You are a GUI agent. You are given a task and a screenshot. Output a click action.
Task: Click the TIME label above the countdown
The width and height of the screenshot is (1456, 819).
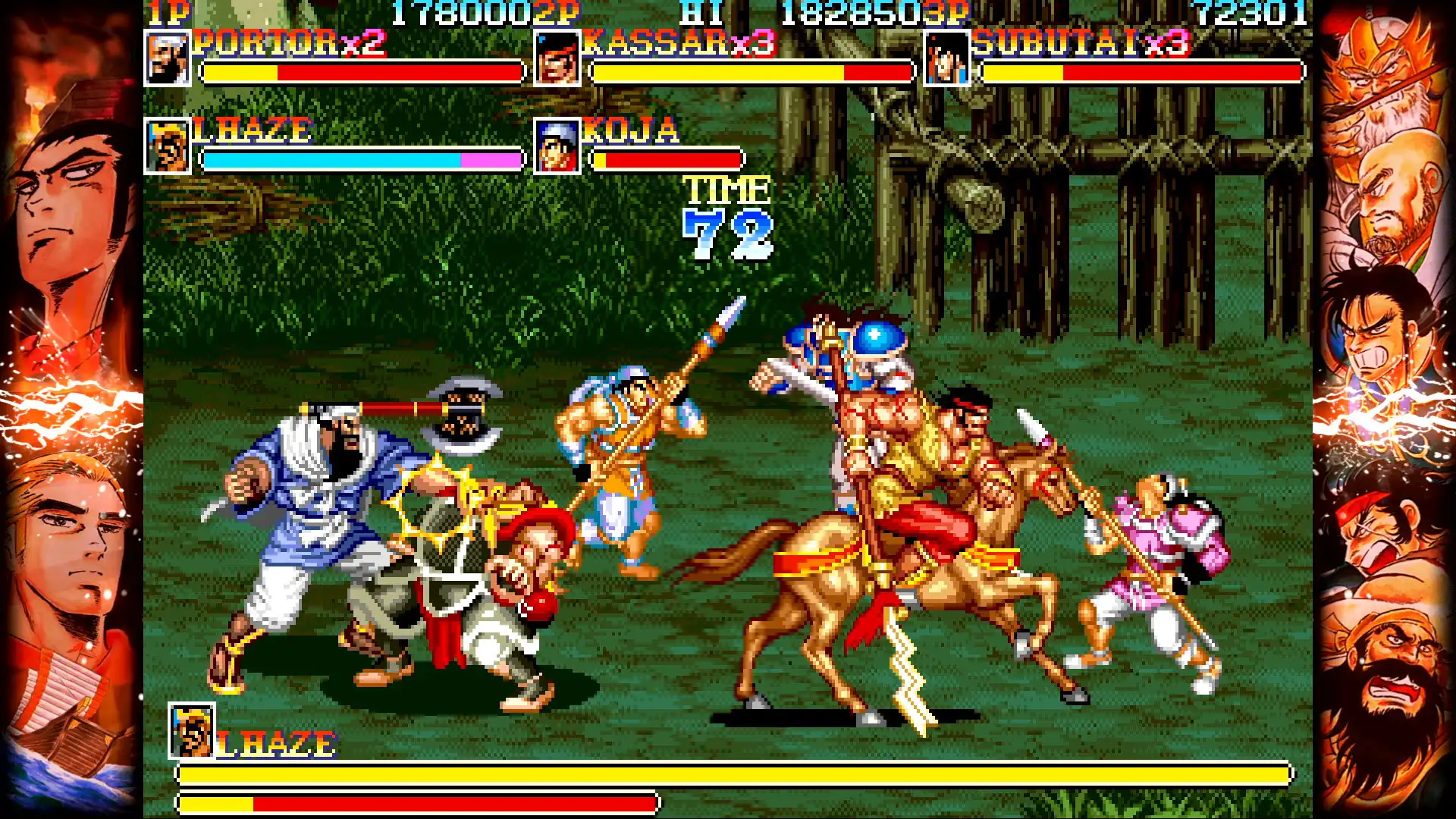tap(726, 190)
